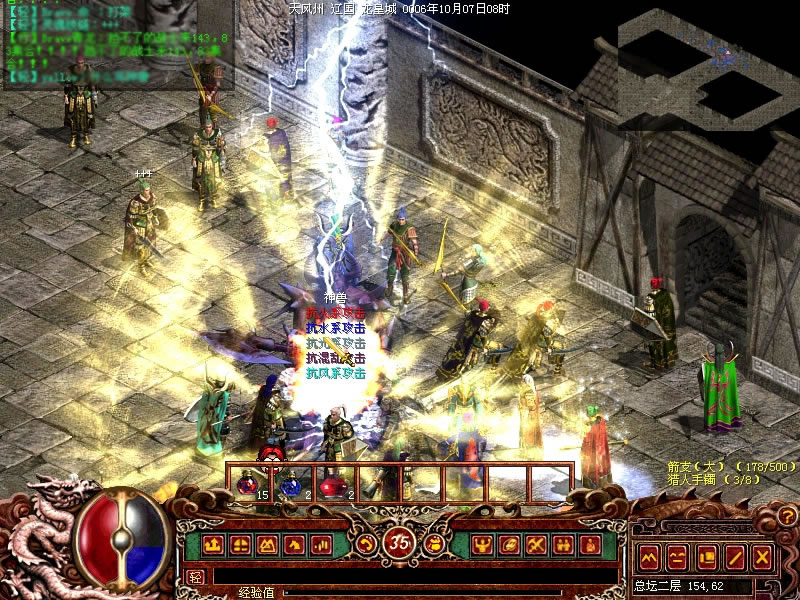Click the circular arrow button beside the level orb

coord(368,544)
